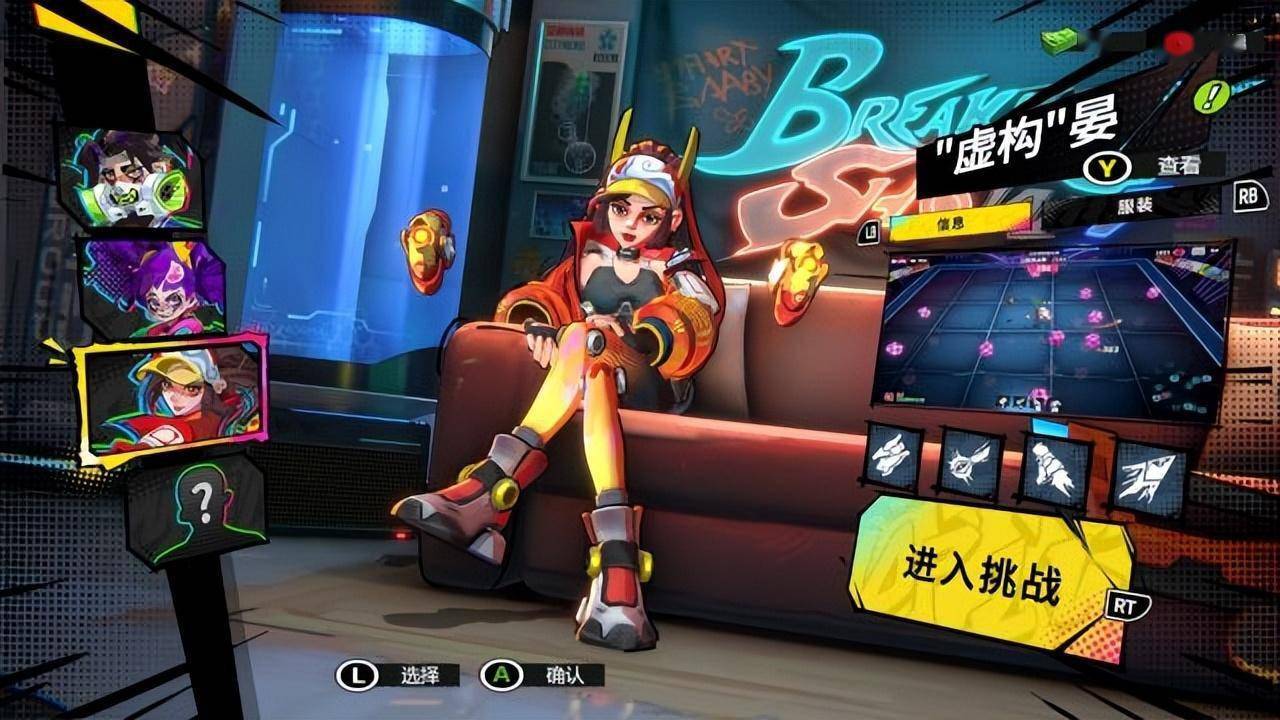Image resolution: width=1280 pixels, height=720 pixels.
Task: Click the yellow exclamation notification icon
Action: tap(1211, 98)
